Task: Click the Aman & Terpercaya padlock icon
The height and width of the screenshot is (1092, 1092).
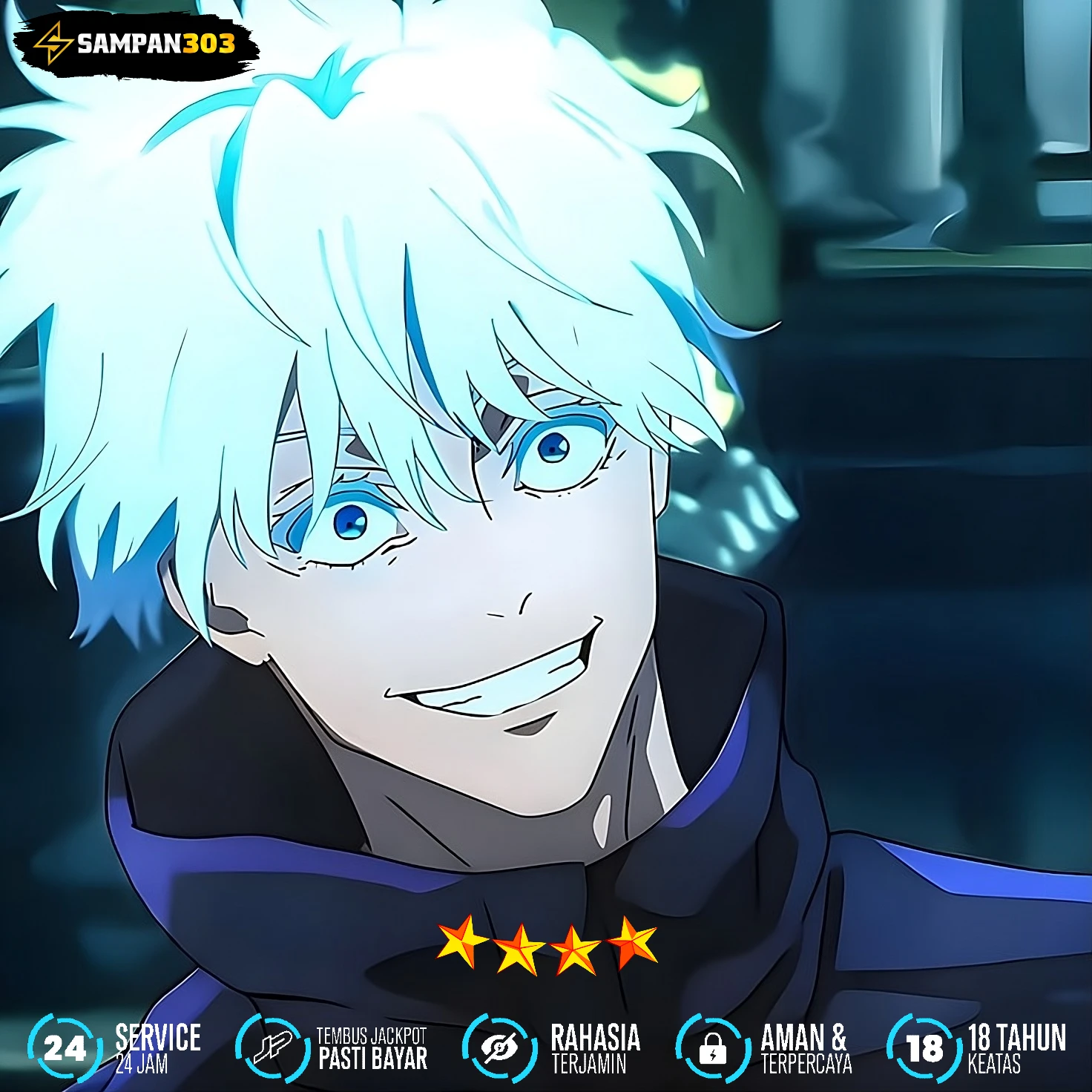Action: tap(712, 1047)
